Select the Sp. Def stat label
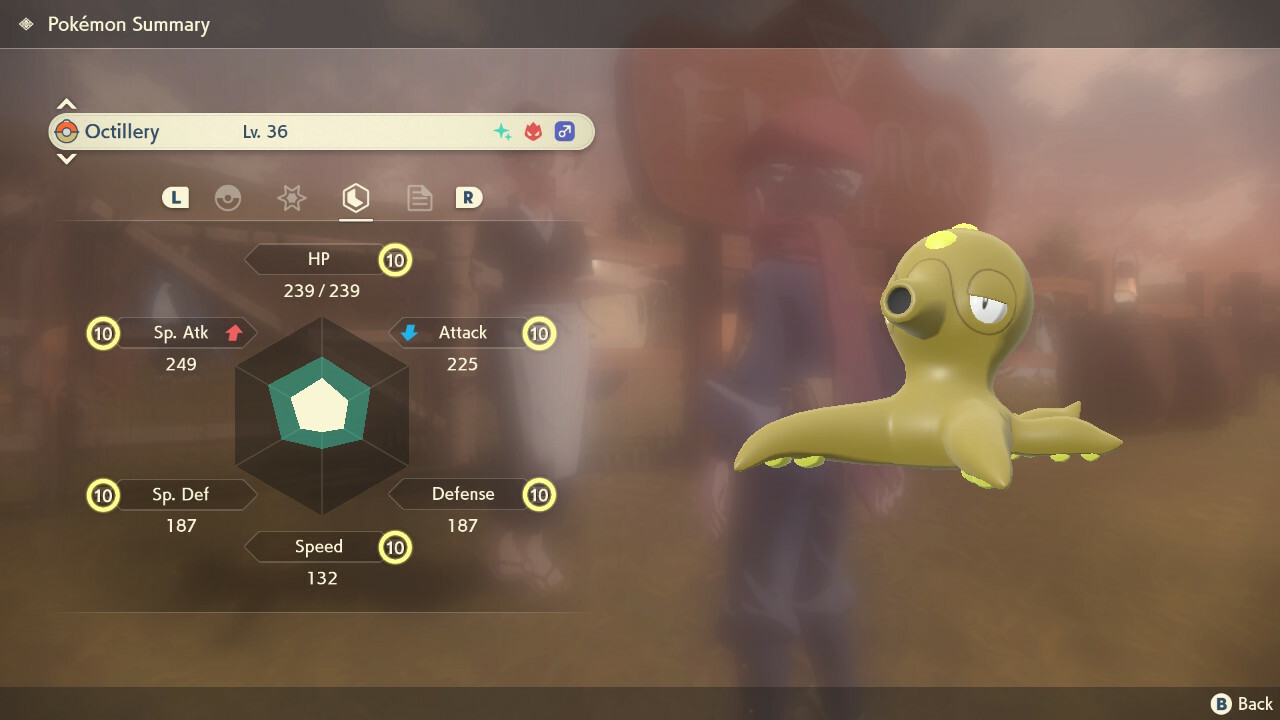Screen dimensions: 1280x720 [x=181, y=494]
